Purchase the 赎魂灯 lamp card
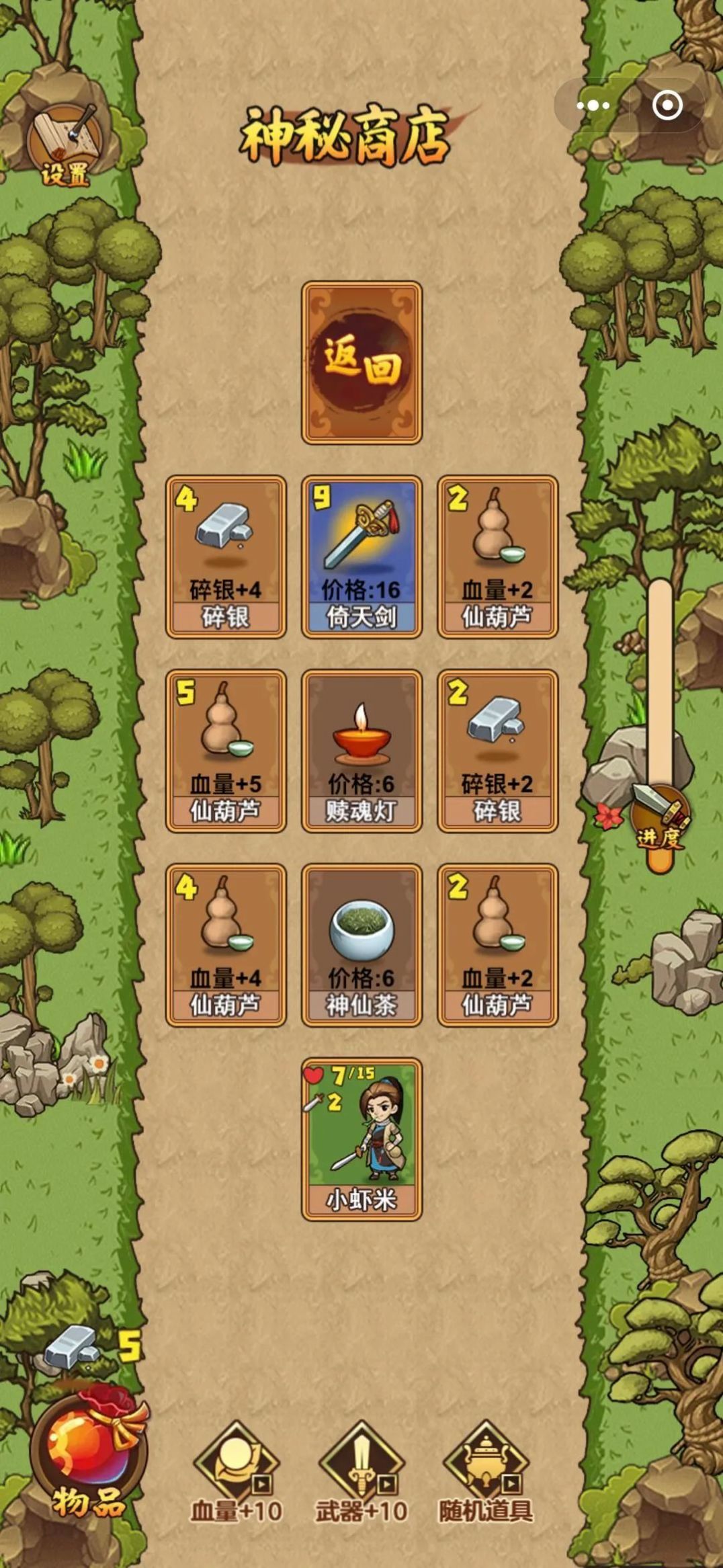Viewport: 723px width, 1568px height. [x=361, y=751]
